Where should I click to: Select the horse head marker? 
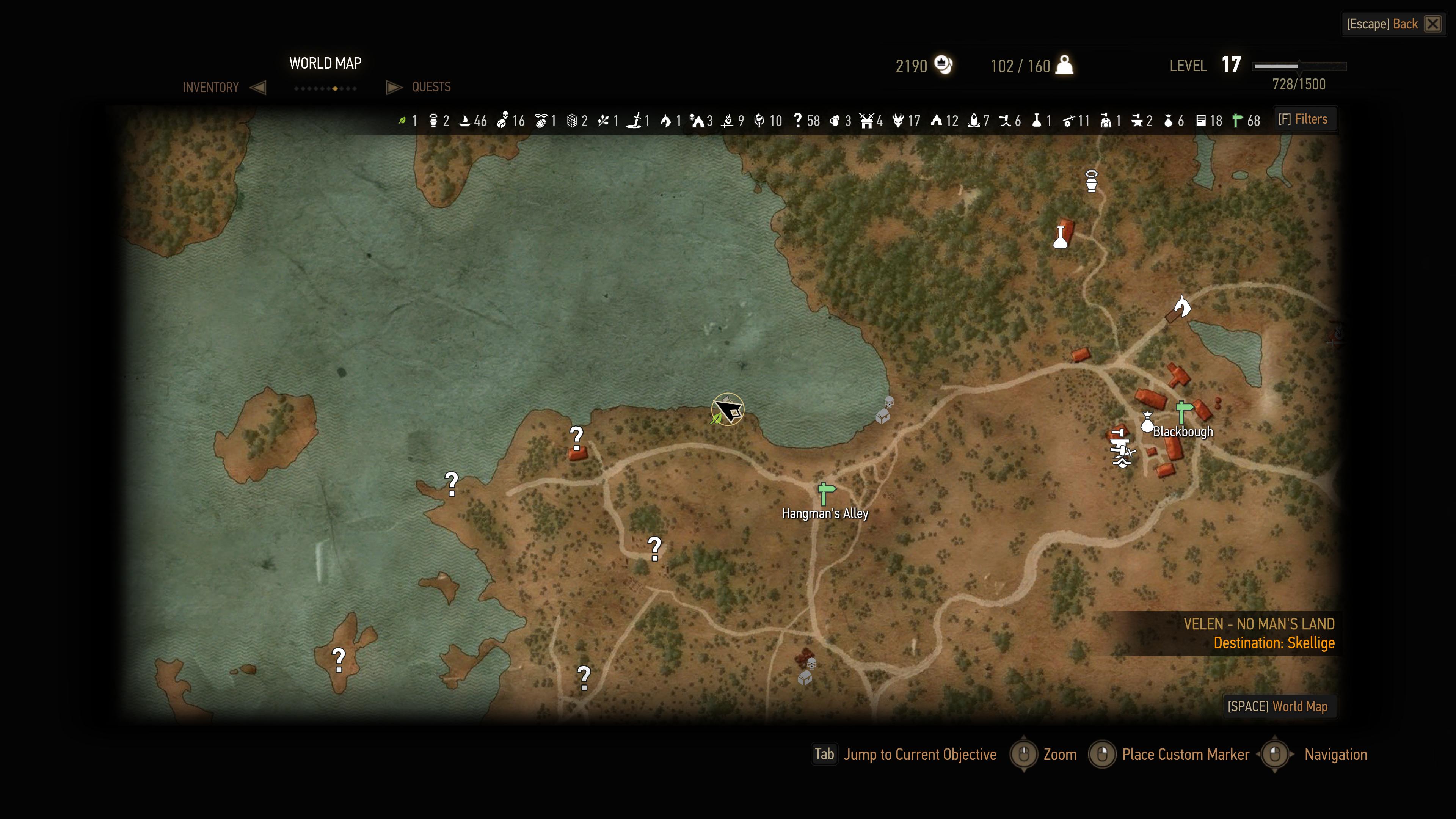click(x=1182, y=306)
